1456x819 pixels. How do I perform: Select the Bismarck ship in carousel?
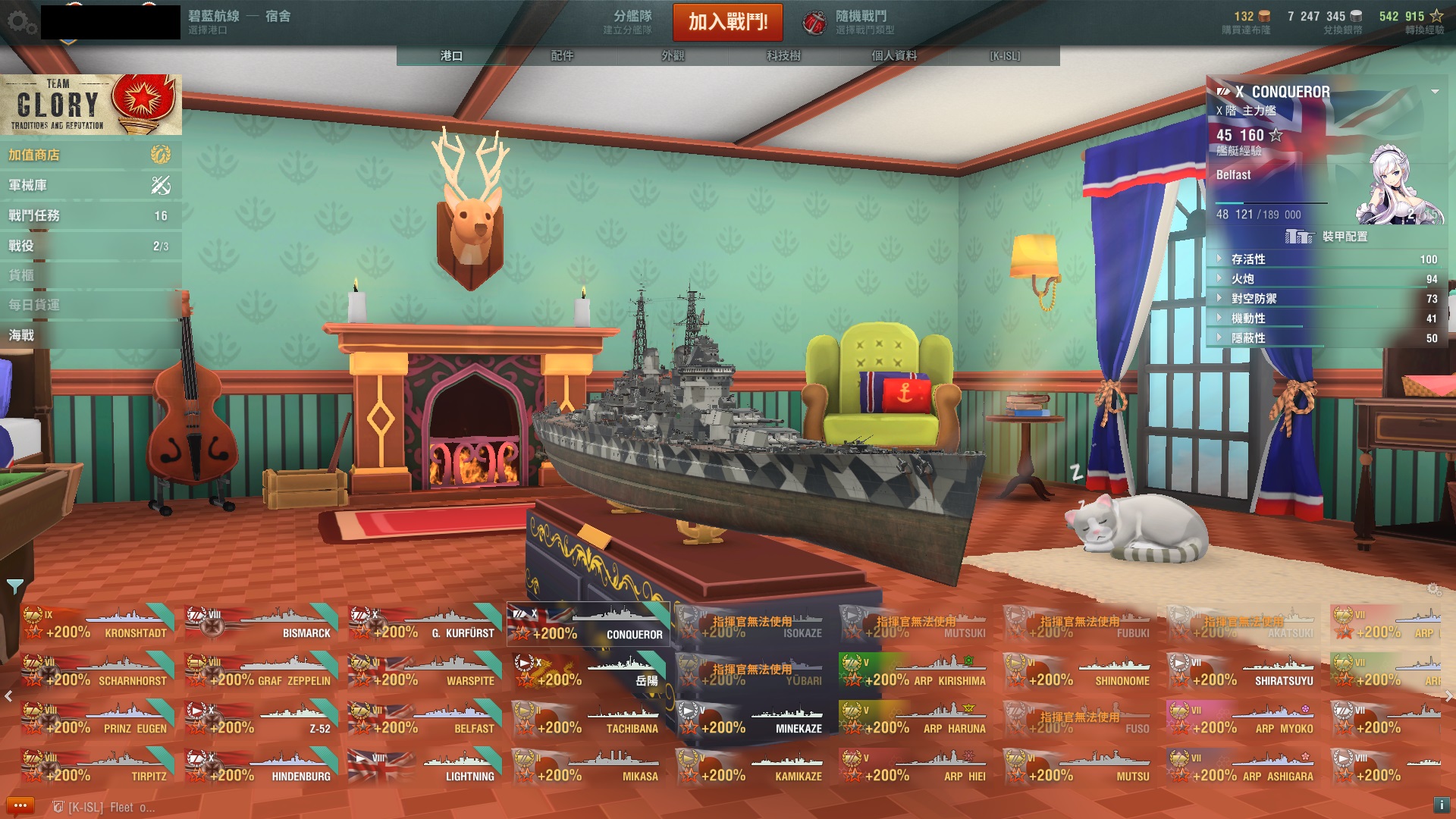[x=262, y=623]
